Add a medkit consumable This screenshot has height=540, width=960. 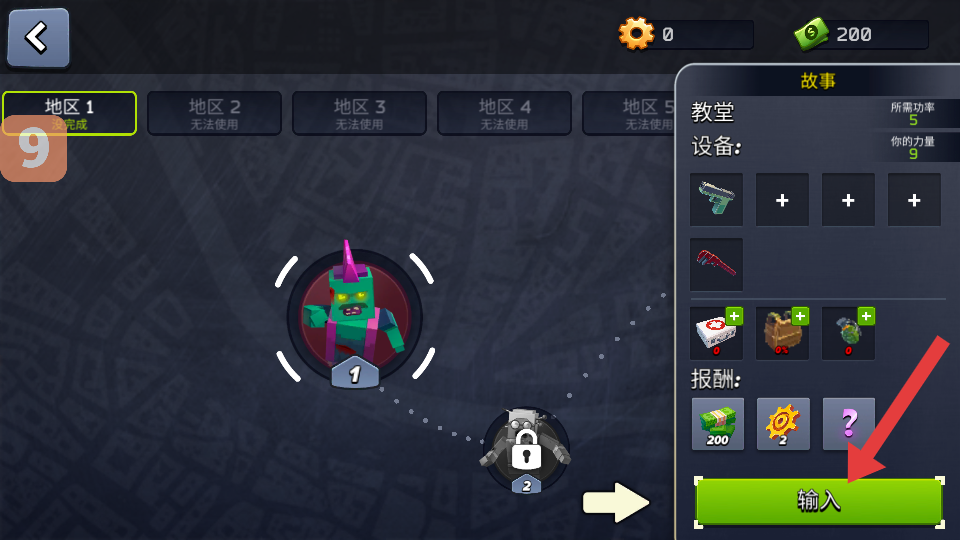tap(716, 333)
